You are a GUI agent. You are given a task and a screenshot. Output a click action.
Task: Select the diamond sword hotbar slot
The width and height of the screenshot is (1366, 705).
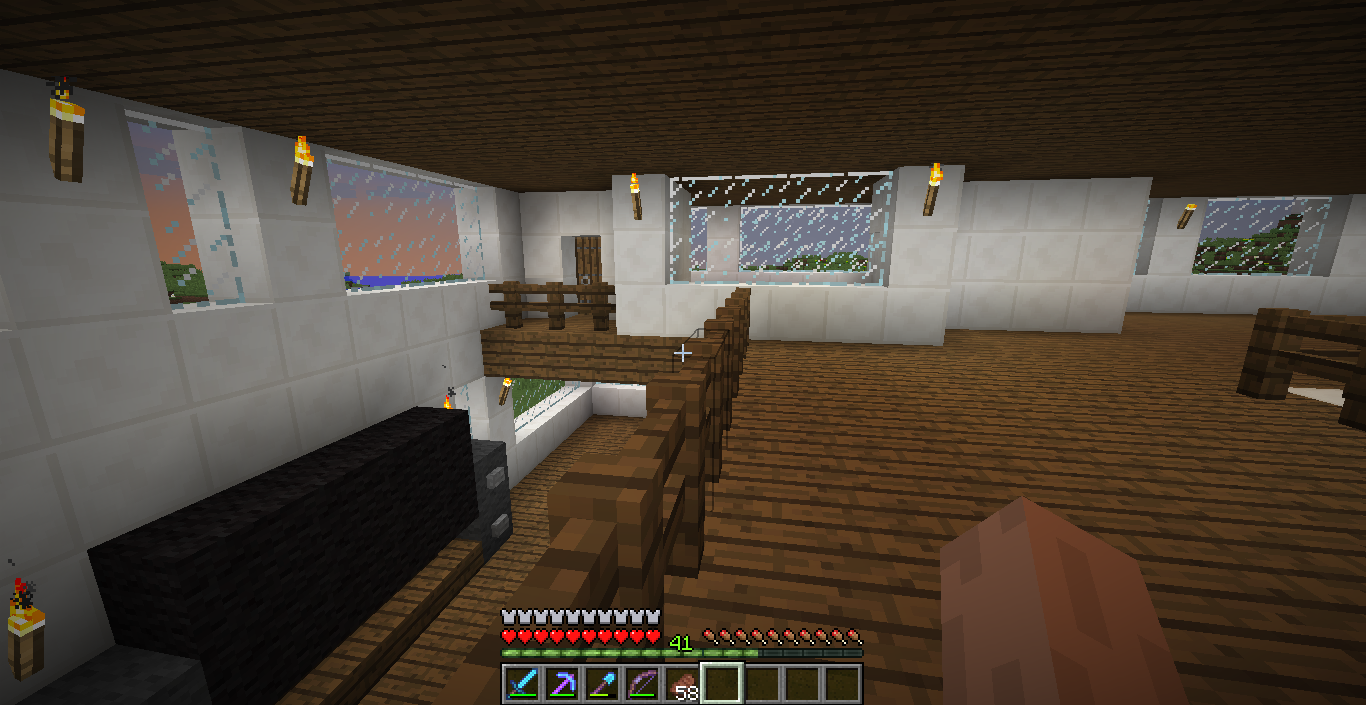pos(521,684)
